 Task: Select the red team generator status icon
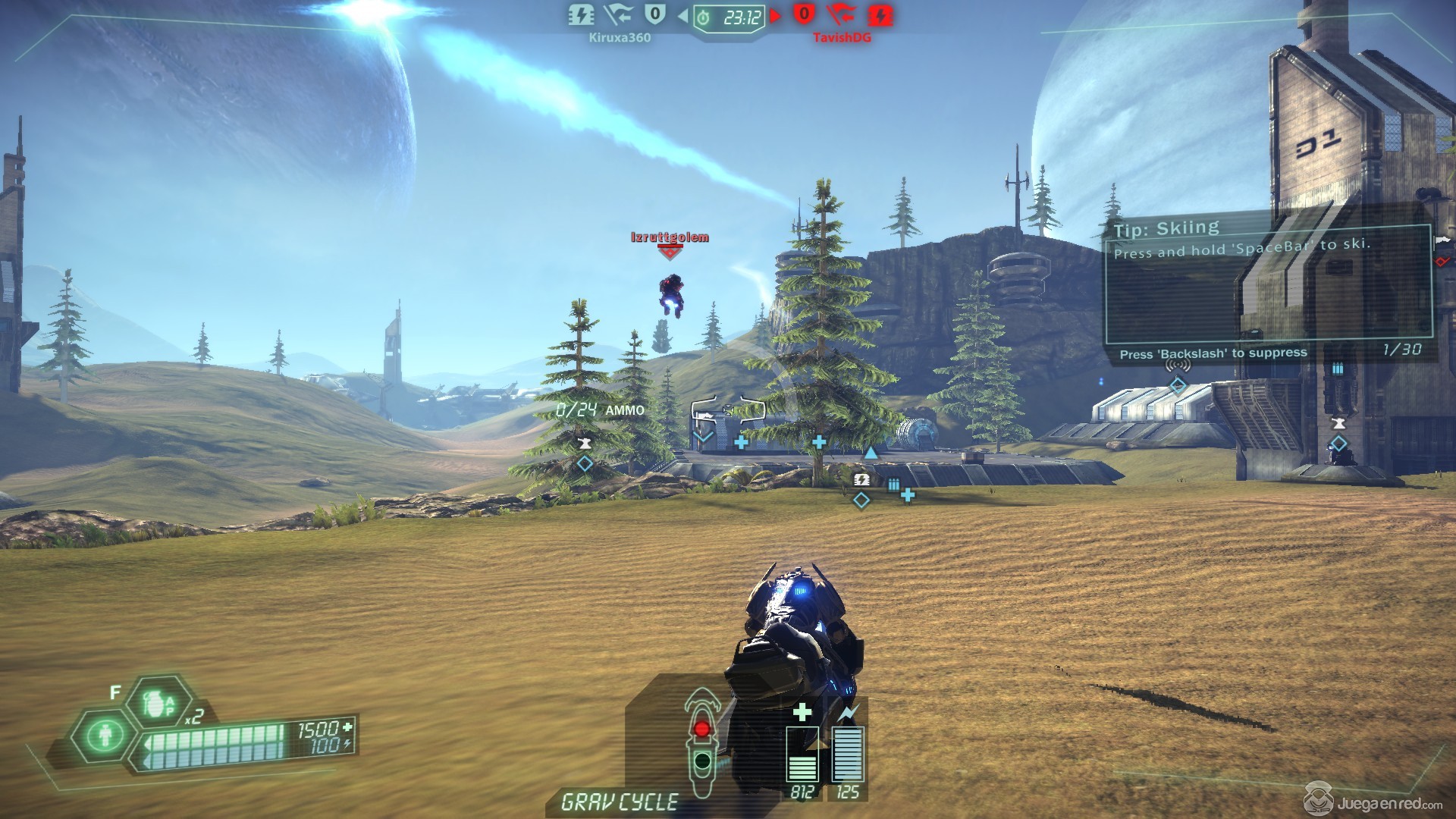880,14
